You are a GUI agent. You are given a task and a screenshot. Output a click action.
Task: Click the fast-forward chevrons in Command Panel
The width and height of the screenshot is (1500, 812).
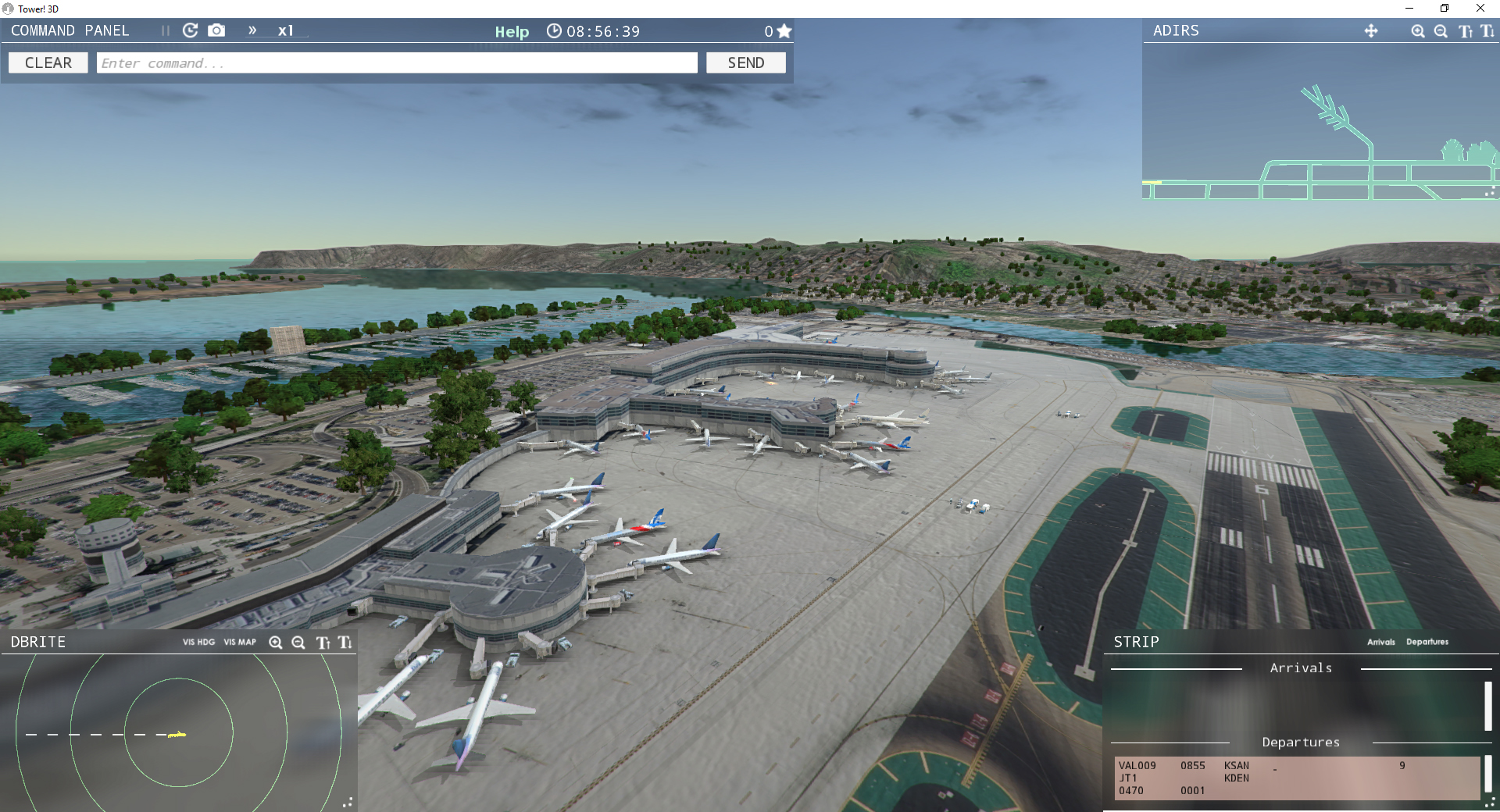252,31
